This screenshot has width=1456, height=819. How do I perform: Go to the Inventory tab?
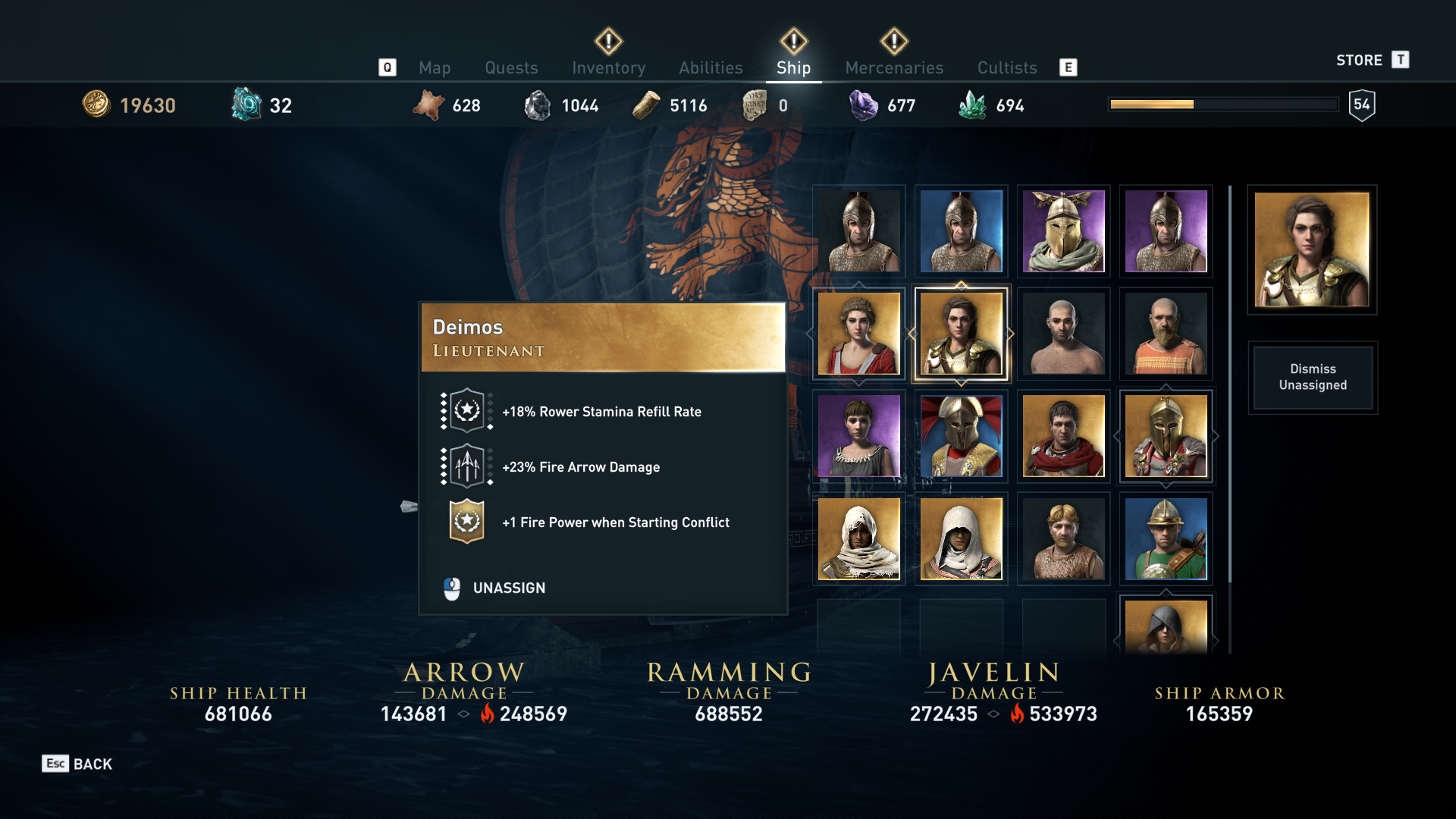coord(608,67)
